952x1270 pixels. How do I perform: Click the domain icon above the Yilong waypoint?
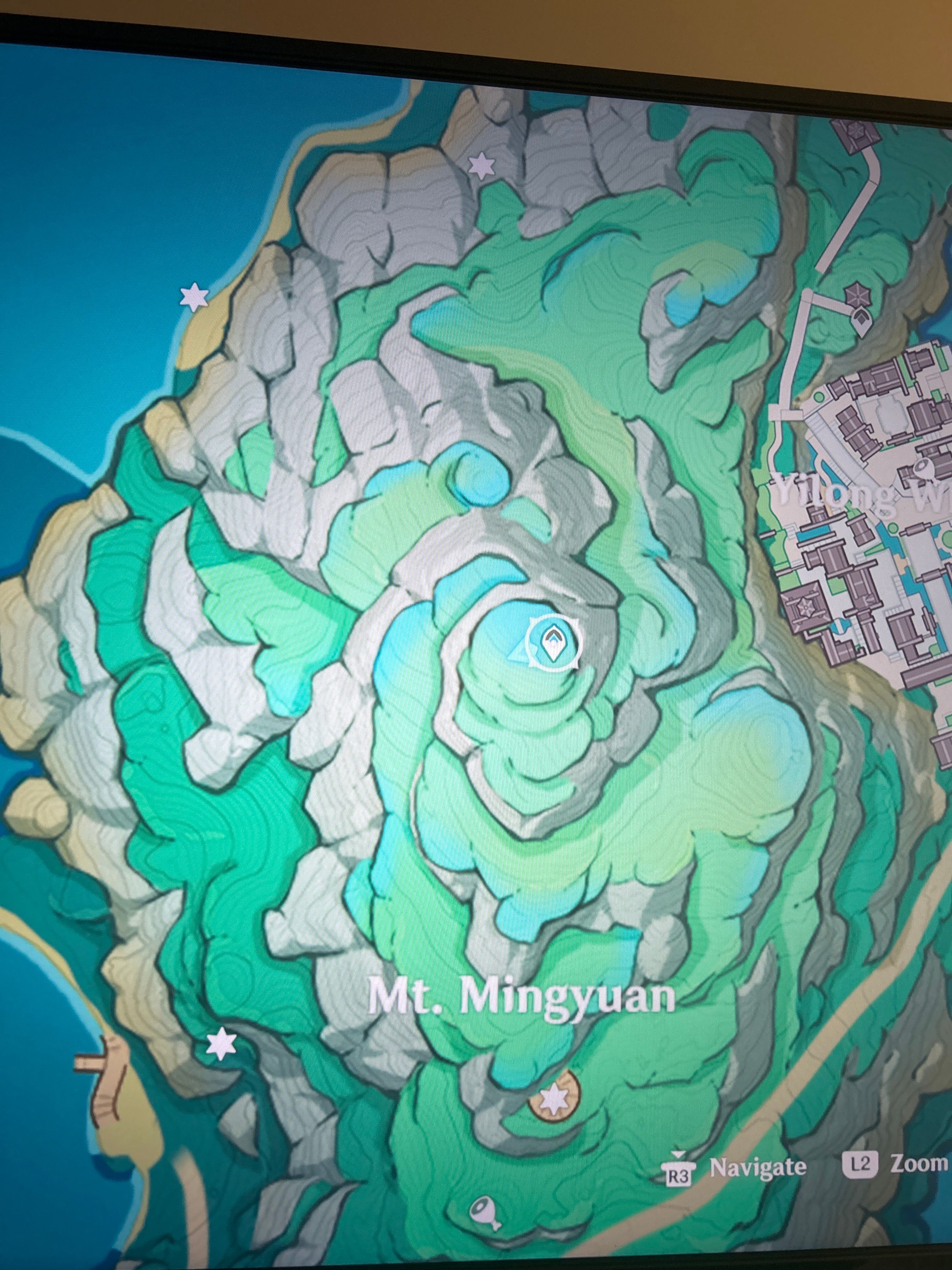tap(857, 294)
